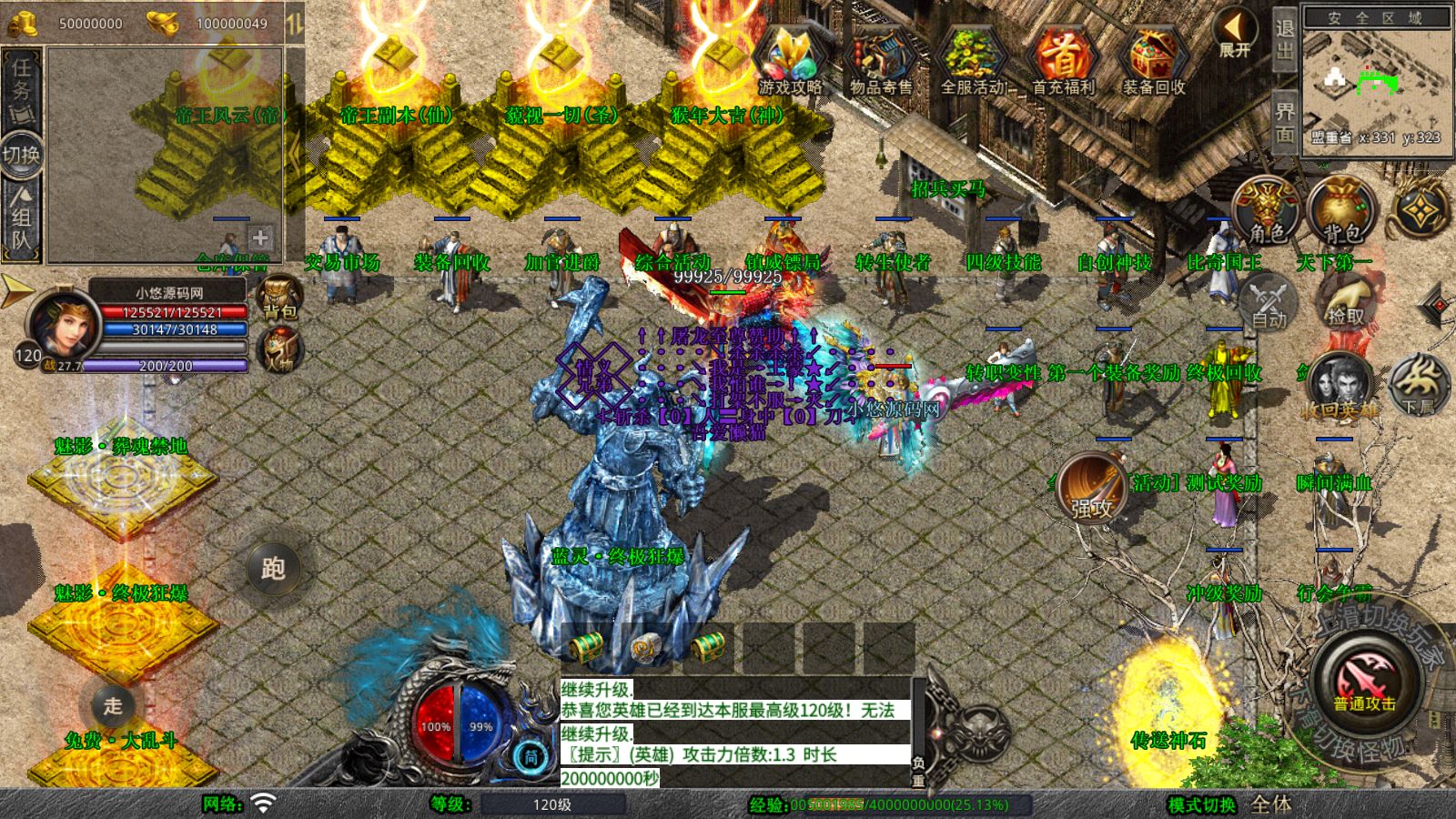The height and width of the screenshot is (819, 1456).
Task: Open the 角色 character sheet
Action: 1267,211
